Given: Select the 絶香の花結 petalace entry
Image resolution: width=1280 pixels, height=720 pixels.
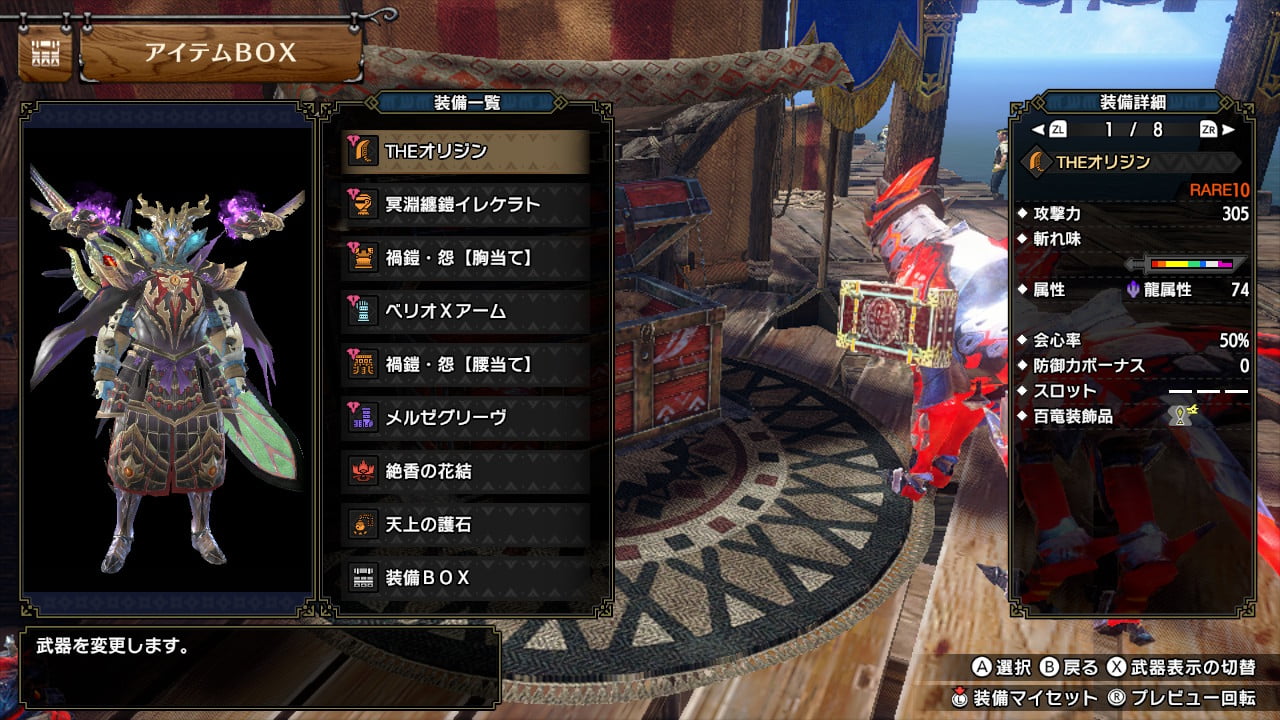Looking at the screenshot, I should (465, 471).
